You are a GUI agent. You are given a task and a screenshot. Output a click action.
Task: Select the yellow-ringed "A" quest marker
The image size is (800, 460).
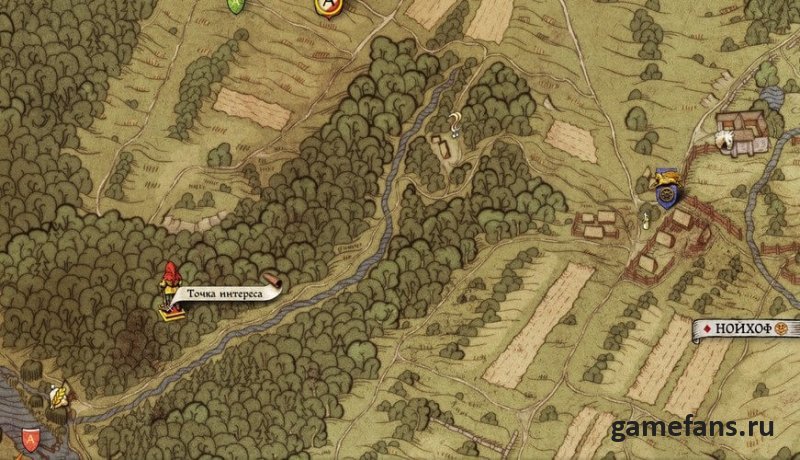326,6
